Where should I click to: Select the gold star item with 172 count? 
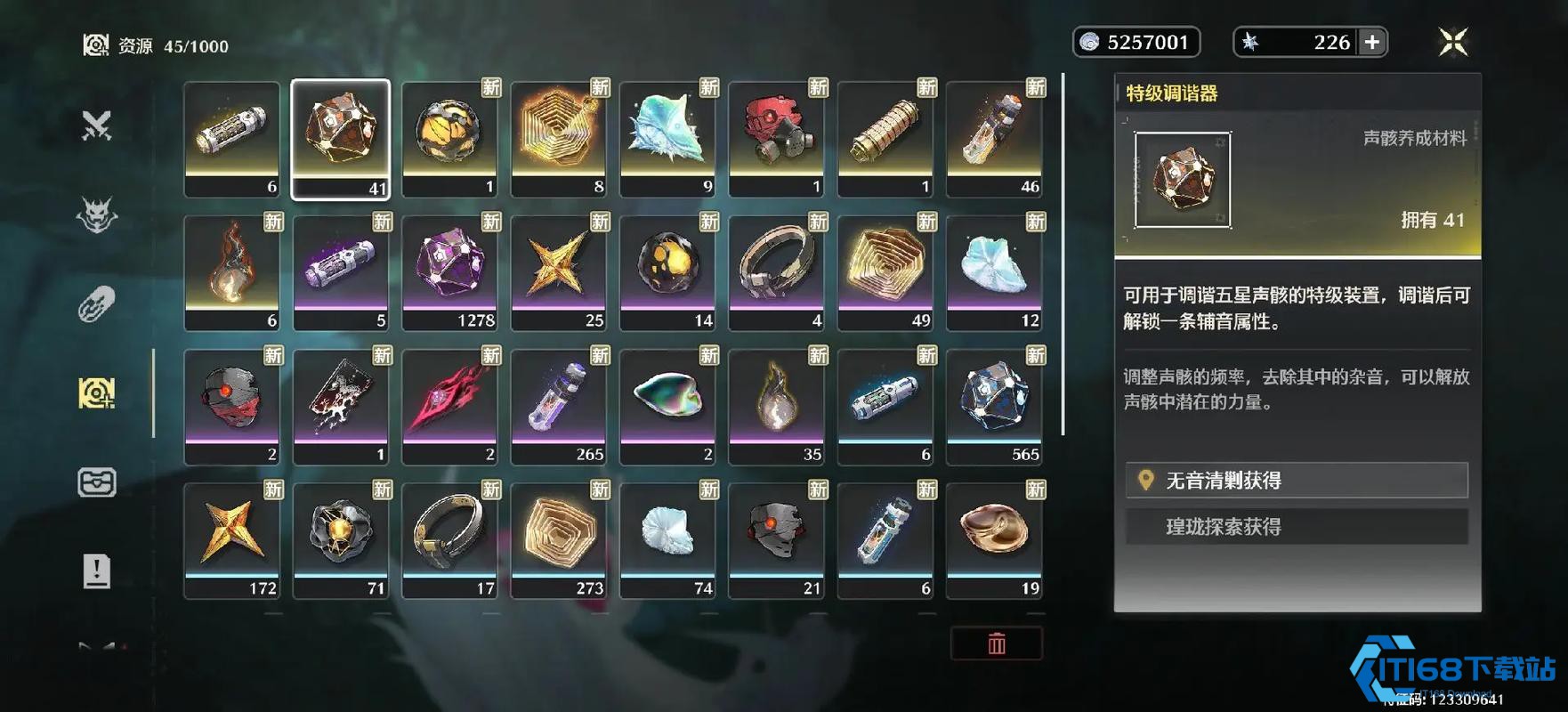(232, 540)
